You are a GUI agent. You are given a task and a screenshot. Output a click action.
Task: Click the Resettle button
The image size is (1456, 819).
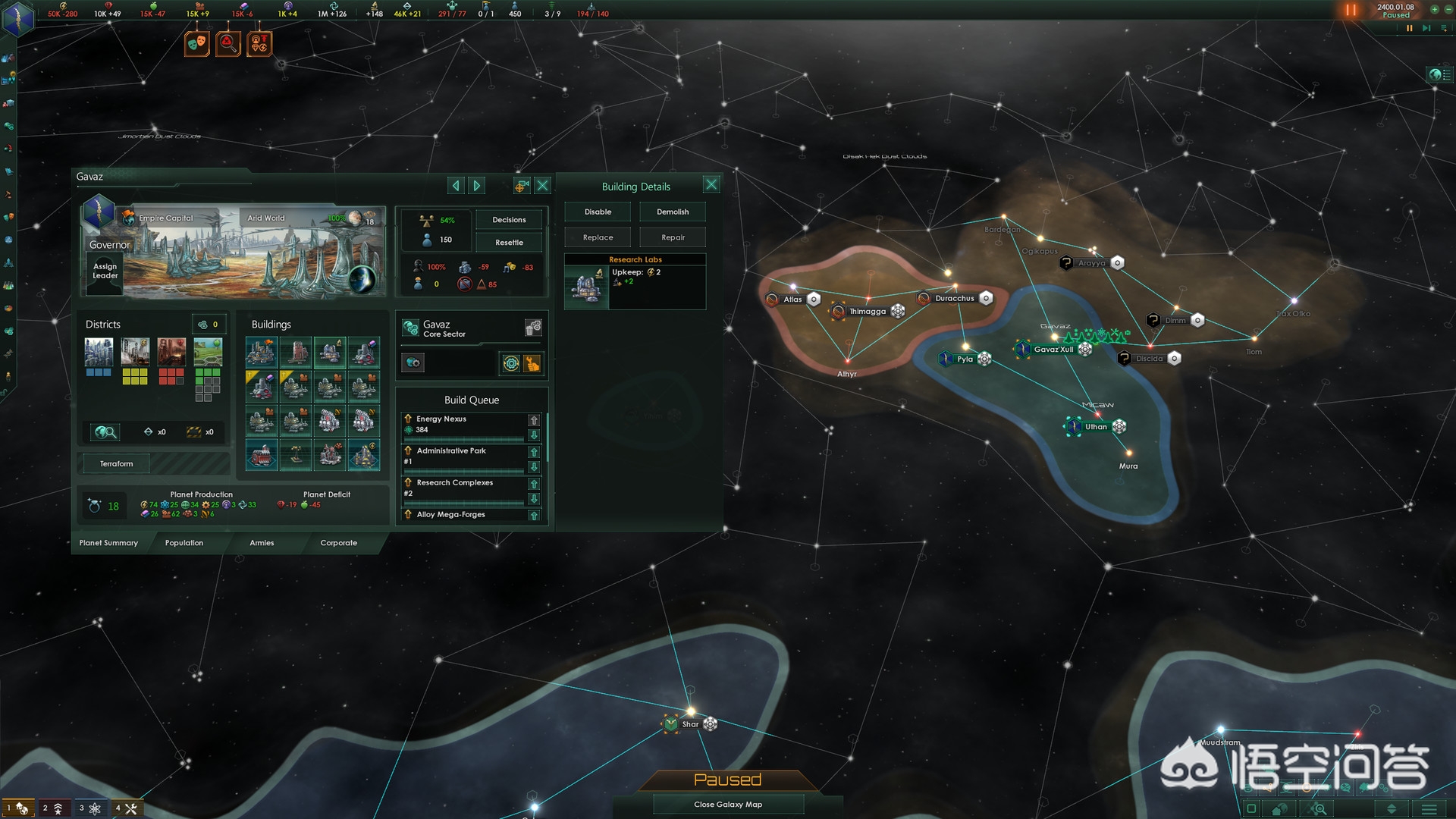pos(509,243)
